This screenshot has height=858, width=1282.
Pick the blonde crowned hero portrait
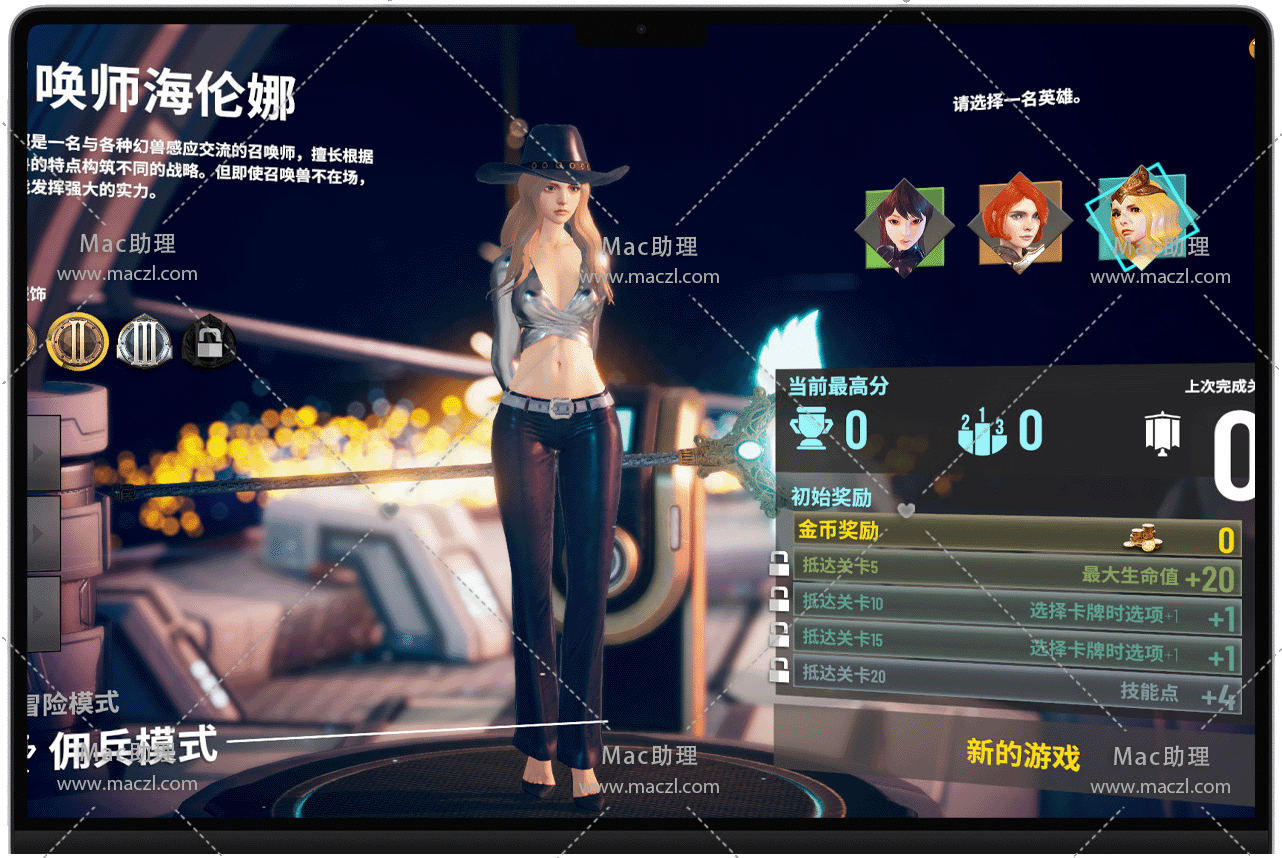point(1140,218)
